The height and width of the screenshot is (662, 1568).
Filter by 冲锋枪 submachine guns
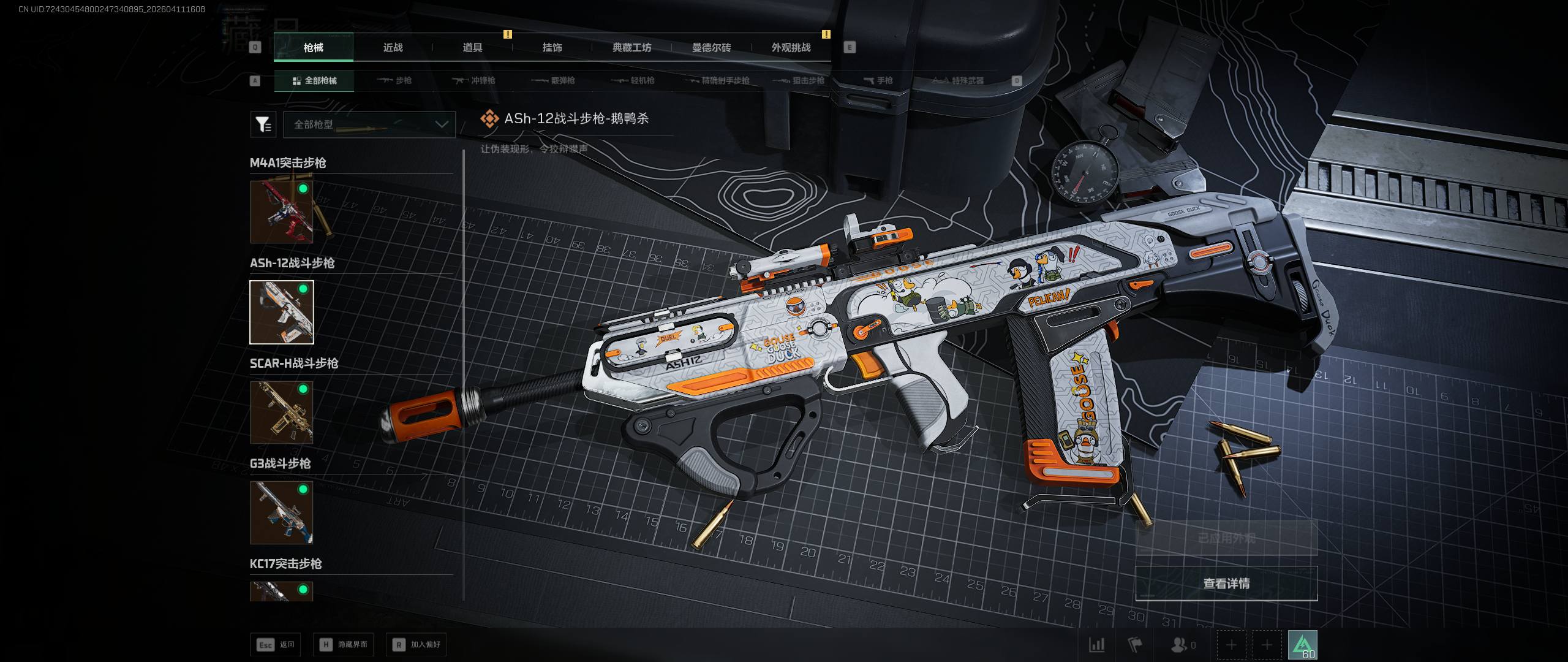[x=473, y=80]
